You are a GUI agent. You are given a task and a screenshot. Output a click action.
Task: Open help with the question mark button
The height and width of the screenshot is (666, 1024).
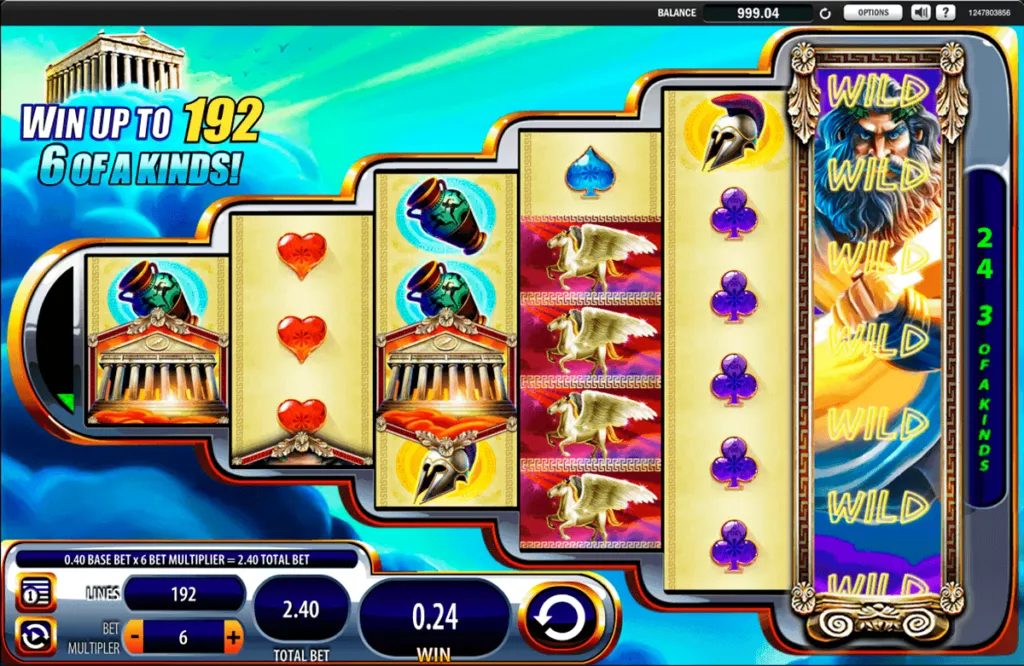click(x=944, y=13)
